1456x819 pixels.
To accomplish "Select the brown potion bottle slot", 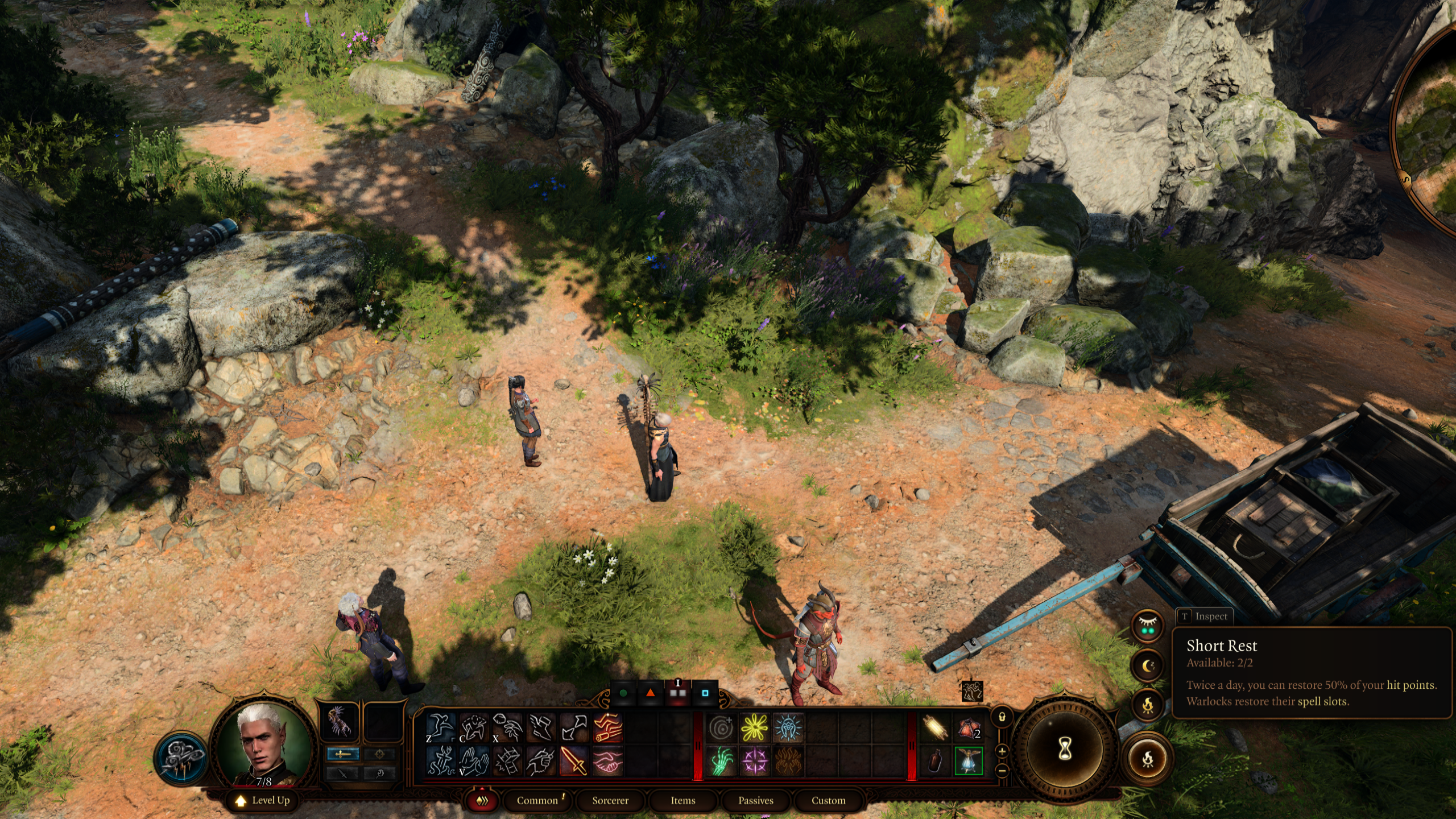I will pos(935,761).
